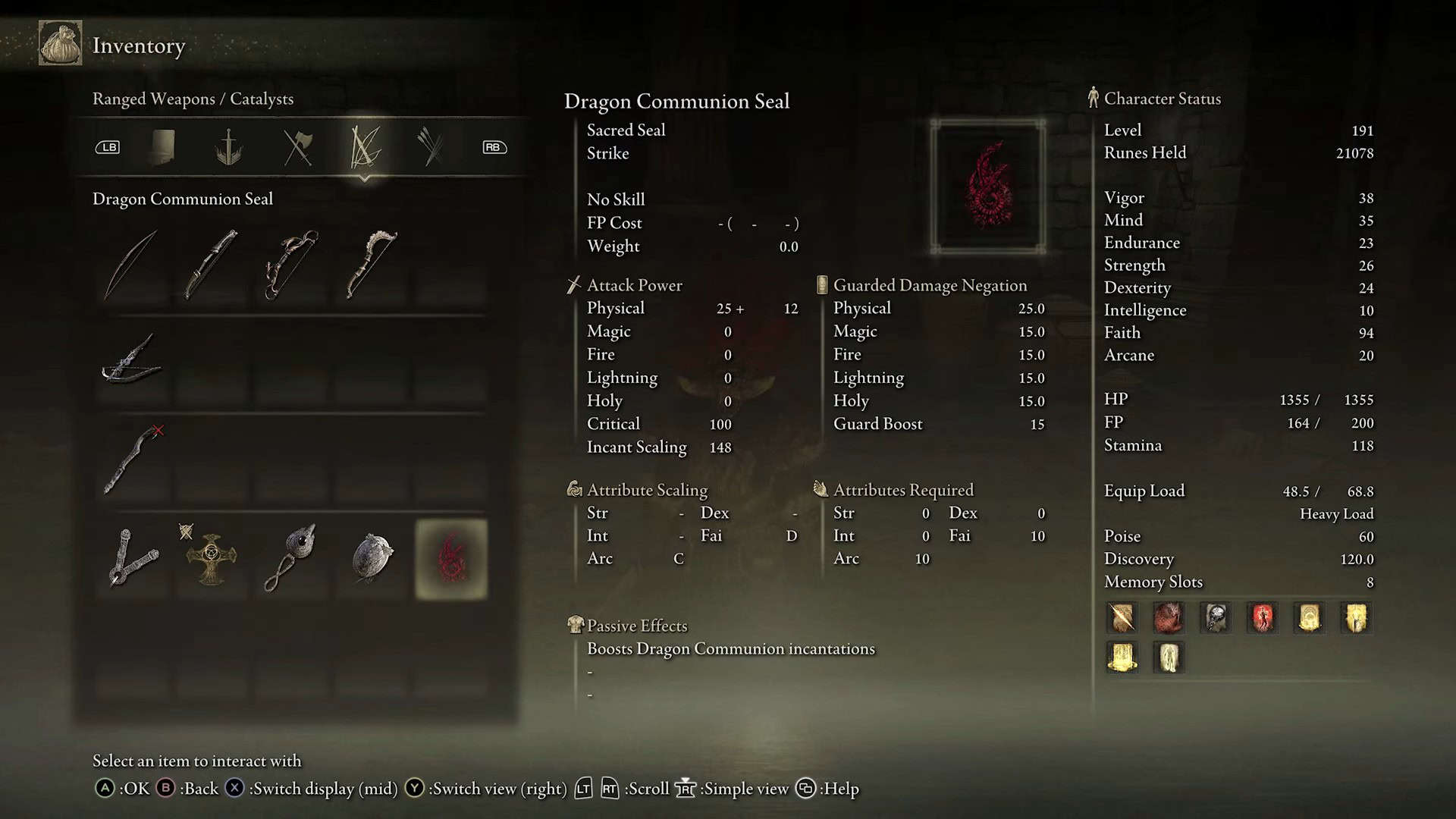Choose the ornate bow with curled limbs
Screen dimensions: 1456x819
point(291,265)
